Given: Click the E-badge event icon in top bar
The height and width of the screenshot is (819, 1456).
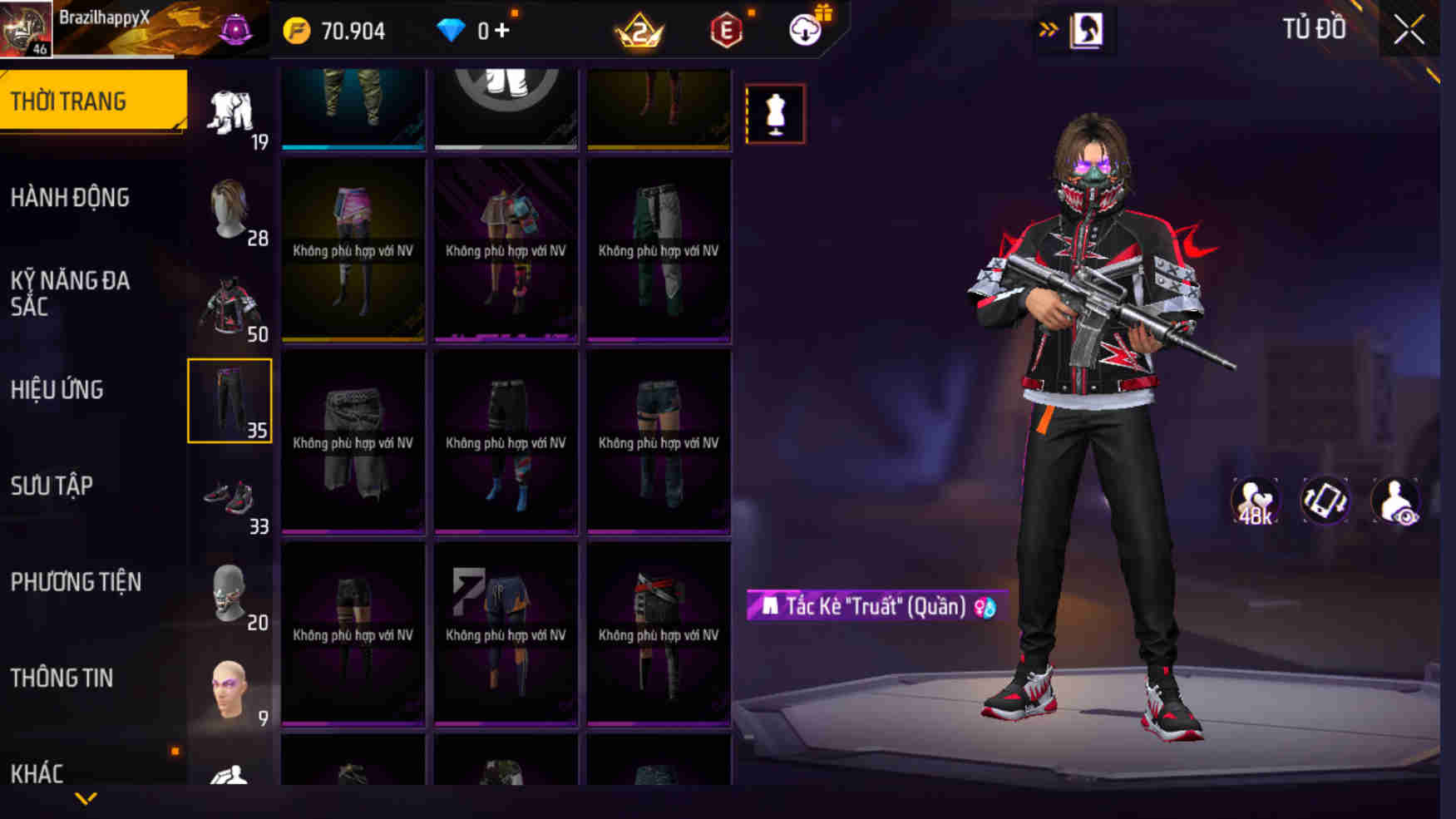Looking at the screenshot, I should click(x=727, y=29).
